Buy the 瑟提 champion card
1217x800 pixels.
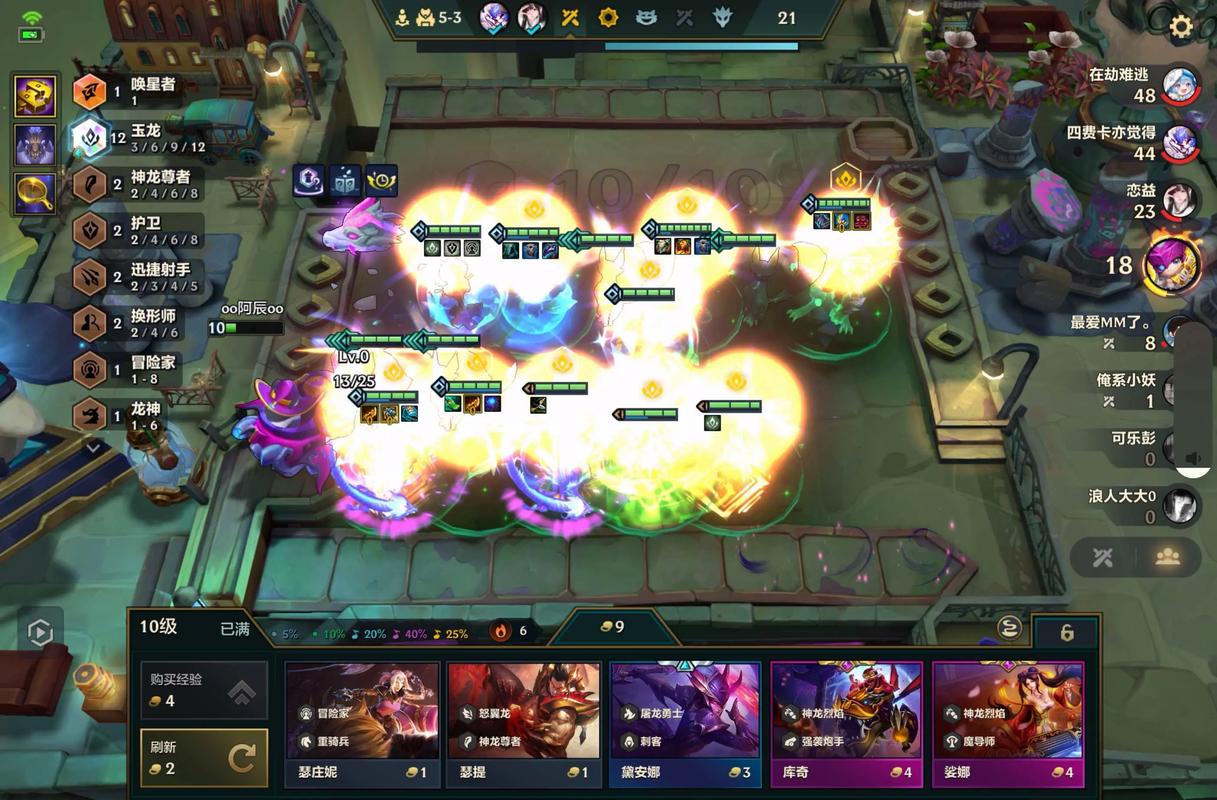[523, 722]
